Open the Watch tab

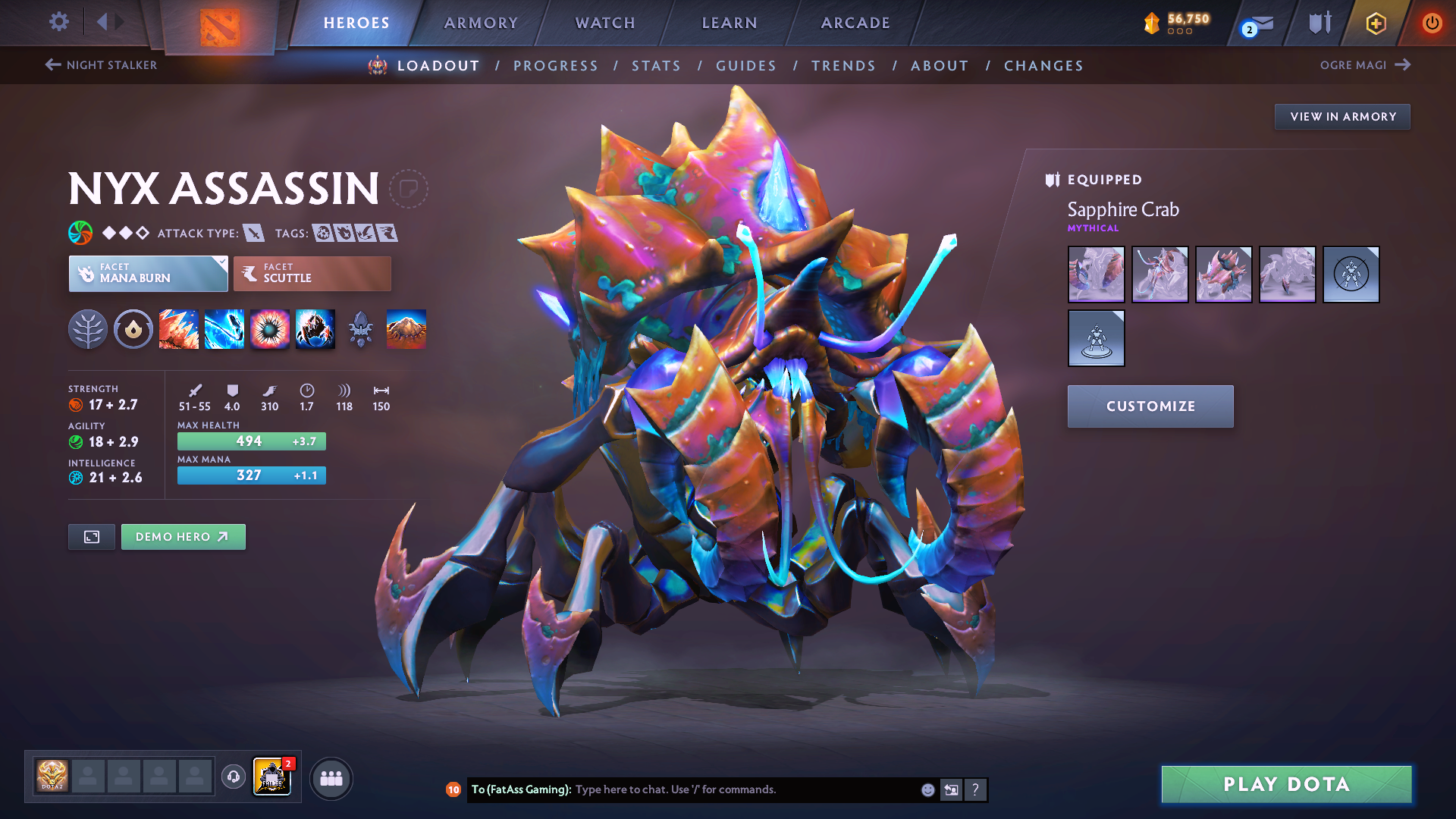(605, 23)
